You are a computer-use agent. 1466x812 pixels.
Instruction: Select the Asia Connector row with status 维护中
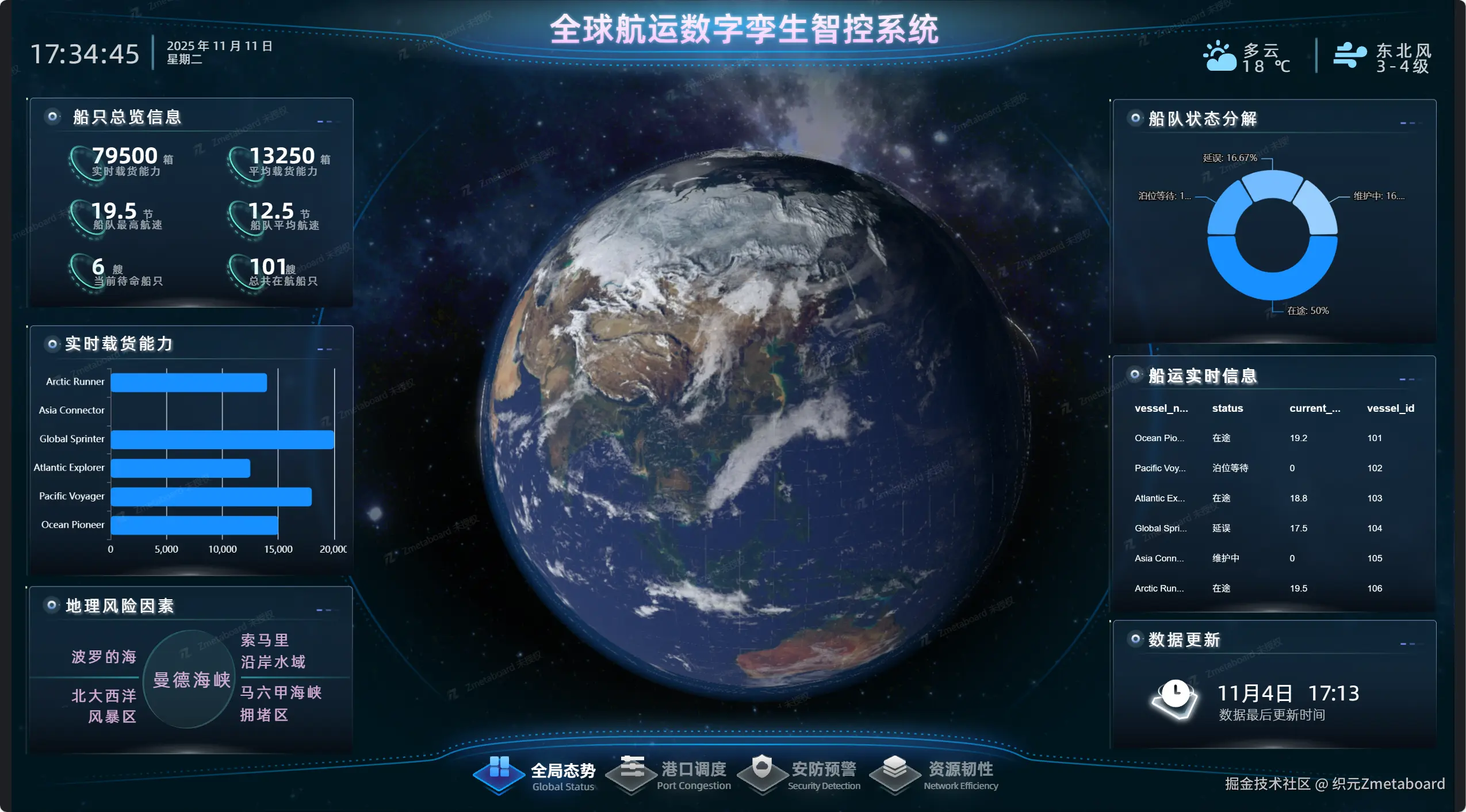point(1273,558)
